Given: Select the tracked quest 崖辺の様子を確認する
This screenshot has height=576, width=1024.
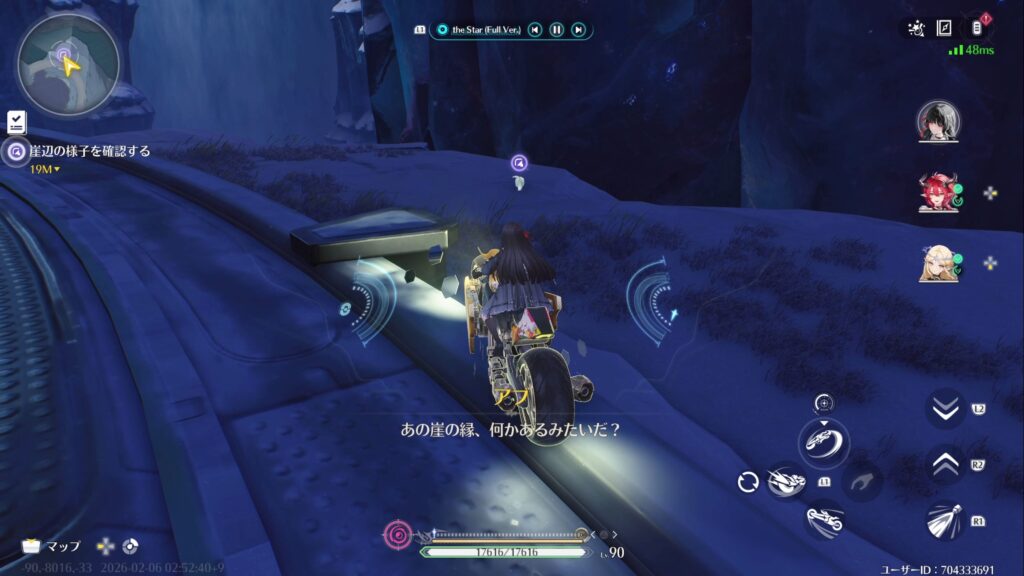Looking at the screenshot, I should pos(90,152).
